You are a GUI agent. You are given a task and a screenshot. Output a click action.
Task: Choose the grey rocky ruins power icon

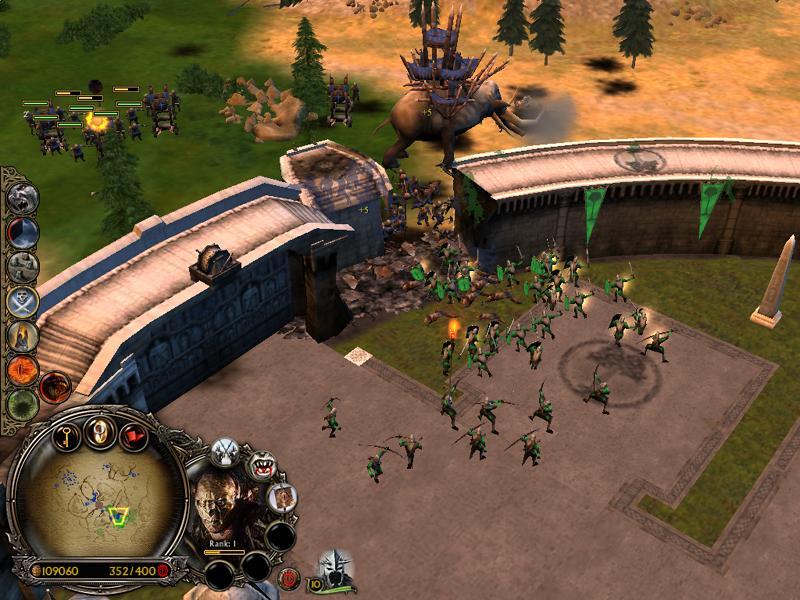click(22, 266)
